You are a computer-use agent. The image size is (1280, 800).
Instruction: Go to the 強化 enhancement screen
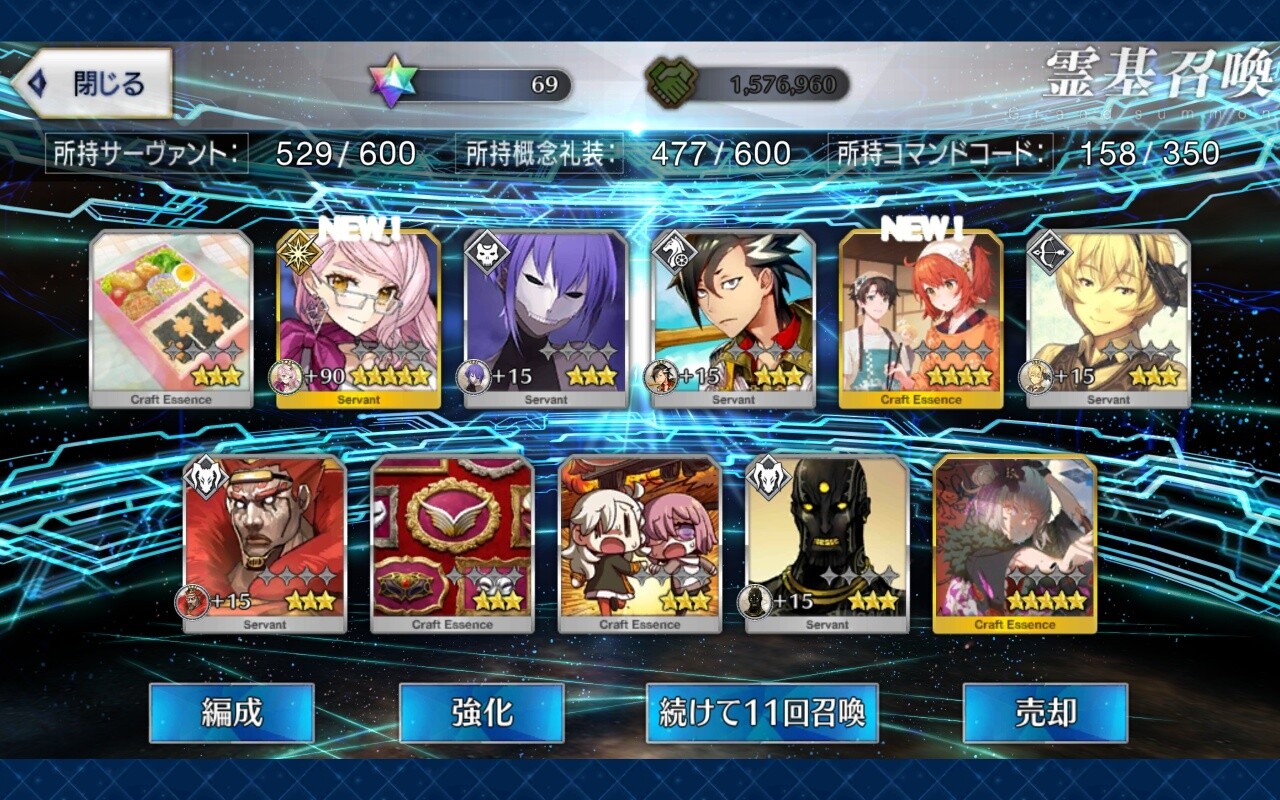tap(481, 713)
